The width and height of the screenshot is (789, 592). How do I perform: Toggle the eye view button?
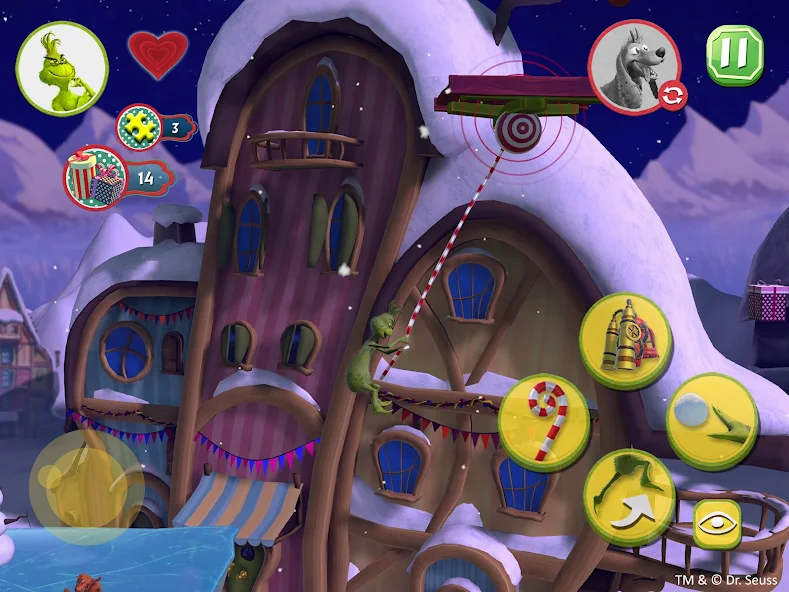click(x=718, y=524)
